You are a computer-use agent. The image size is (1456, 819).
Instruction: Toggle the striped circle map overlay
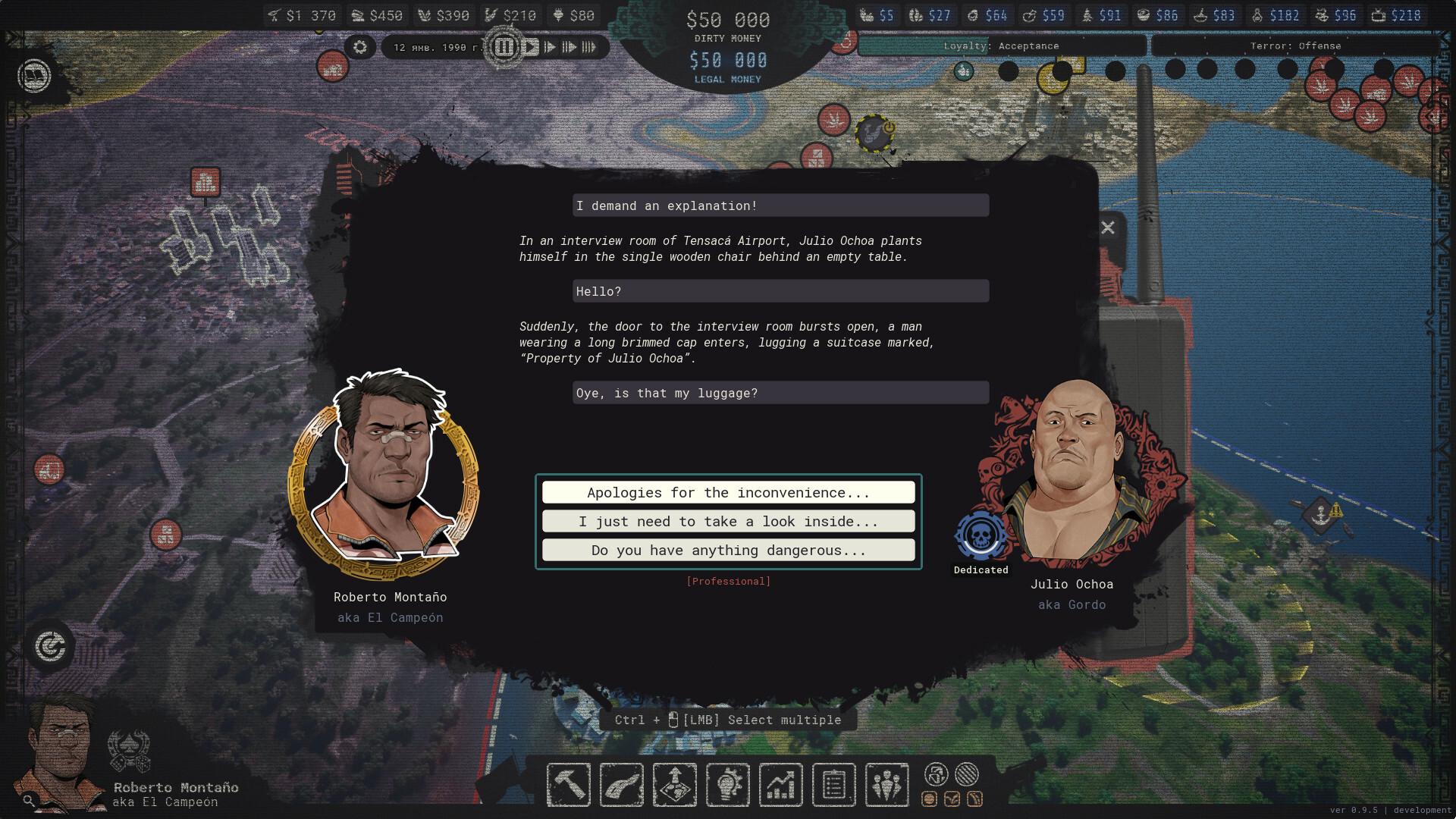coord(966,774)
